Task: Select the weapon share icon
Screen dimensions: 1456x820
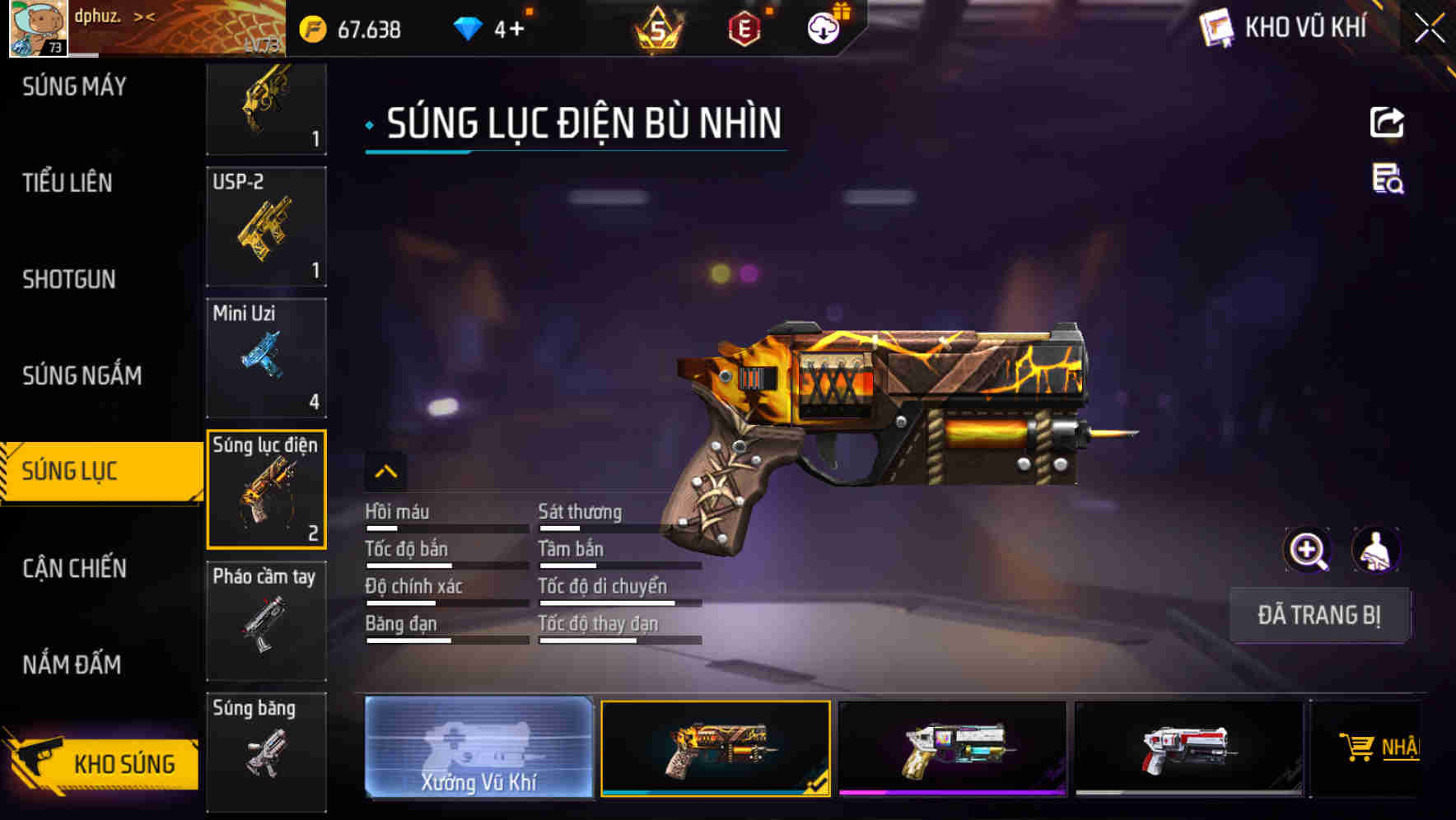Action: coord(1388,122)
